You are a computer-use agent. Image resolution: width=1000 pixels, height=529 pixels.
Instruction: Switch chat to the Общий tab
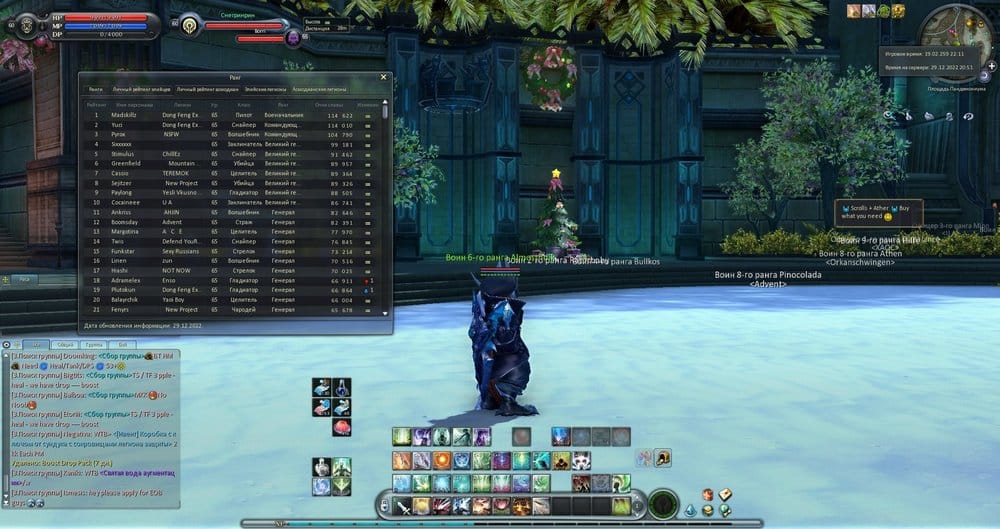pos(65,343)
